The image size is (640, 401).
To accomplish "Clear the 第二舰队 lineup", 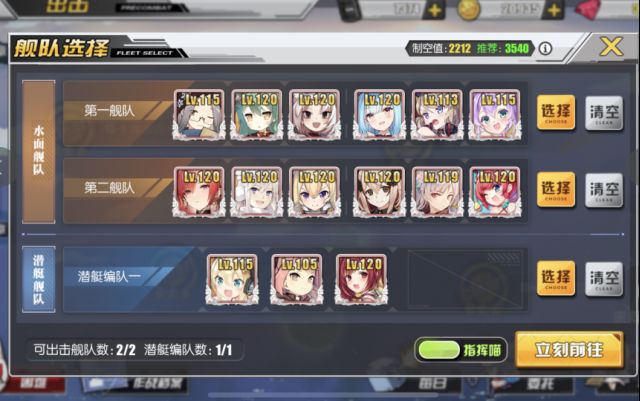I will 603,187.
